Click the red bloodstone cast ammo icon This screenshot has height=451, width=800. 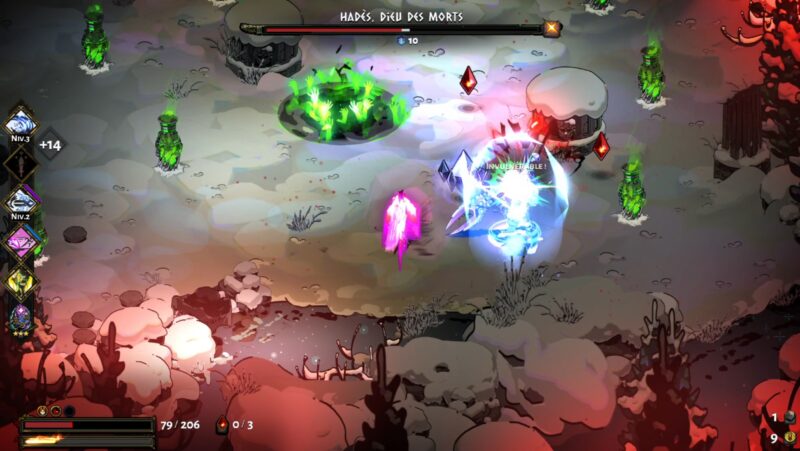222,425
